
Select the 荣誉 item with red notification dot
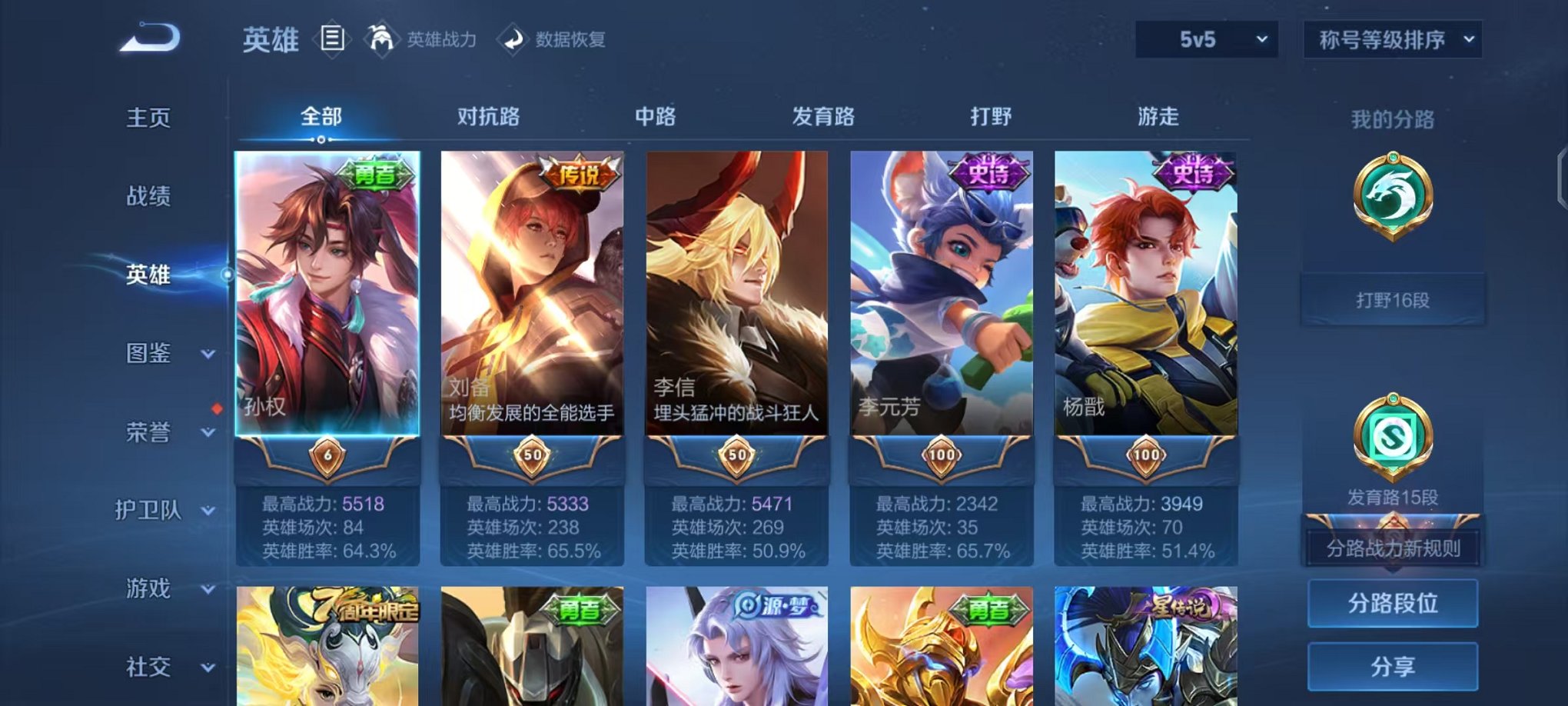click(148, 433)
